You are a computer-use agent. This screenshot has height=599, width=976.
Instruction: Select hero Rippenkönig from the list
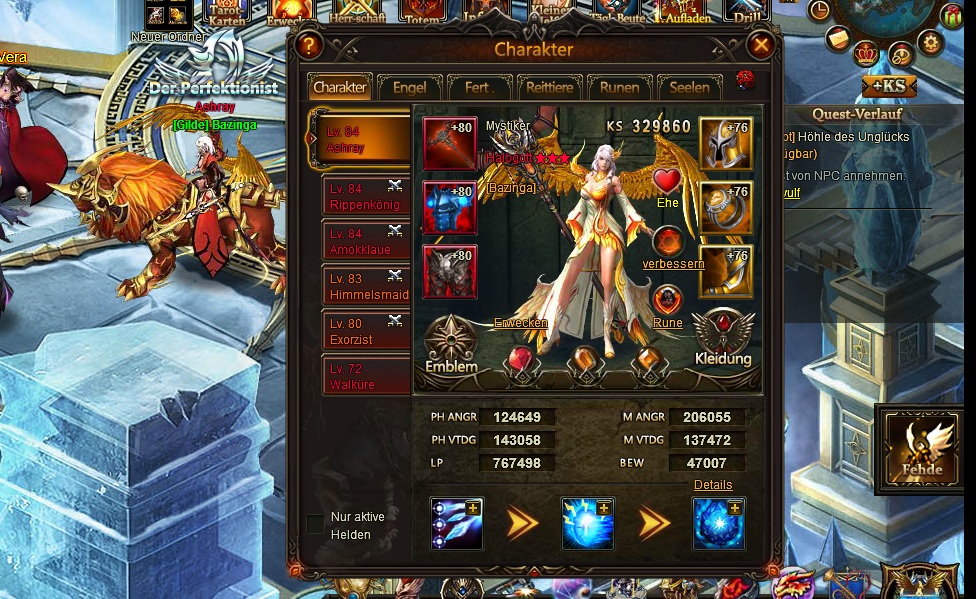pyautogui.click(x=364, y=196)
